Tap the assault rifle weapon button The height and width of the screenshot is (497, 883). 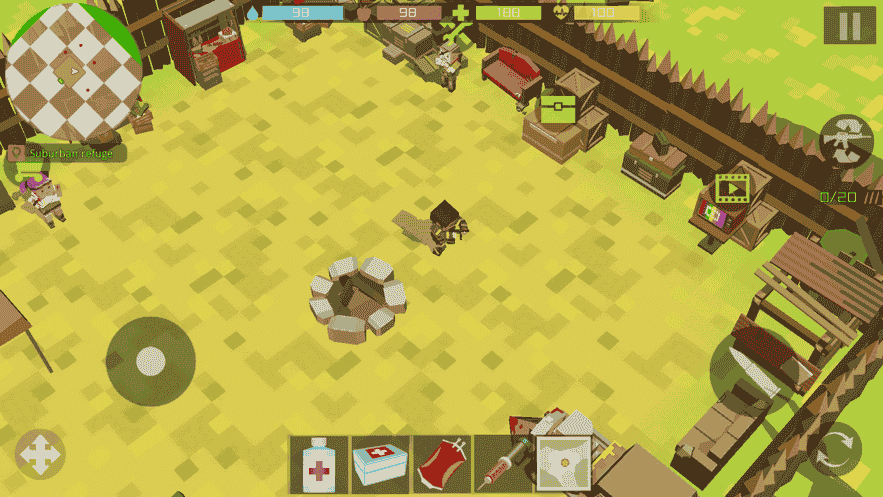846,141
